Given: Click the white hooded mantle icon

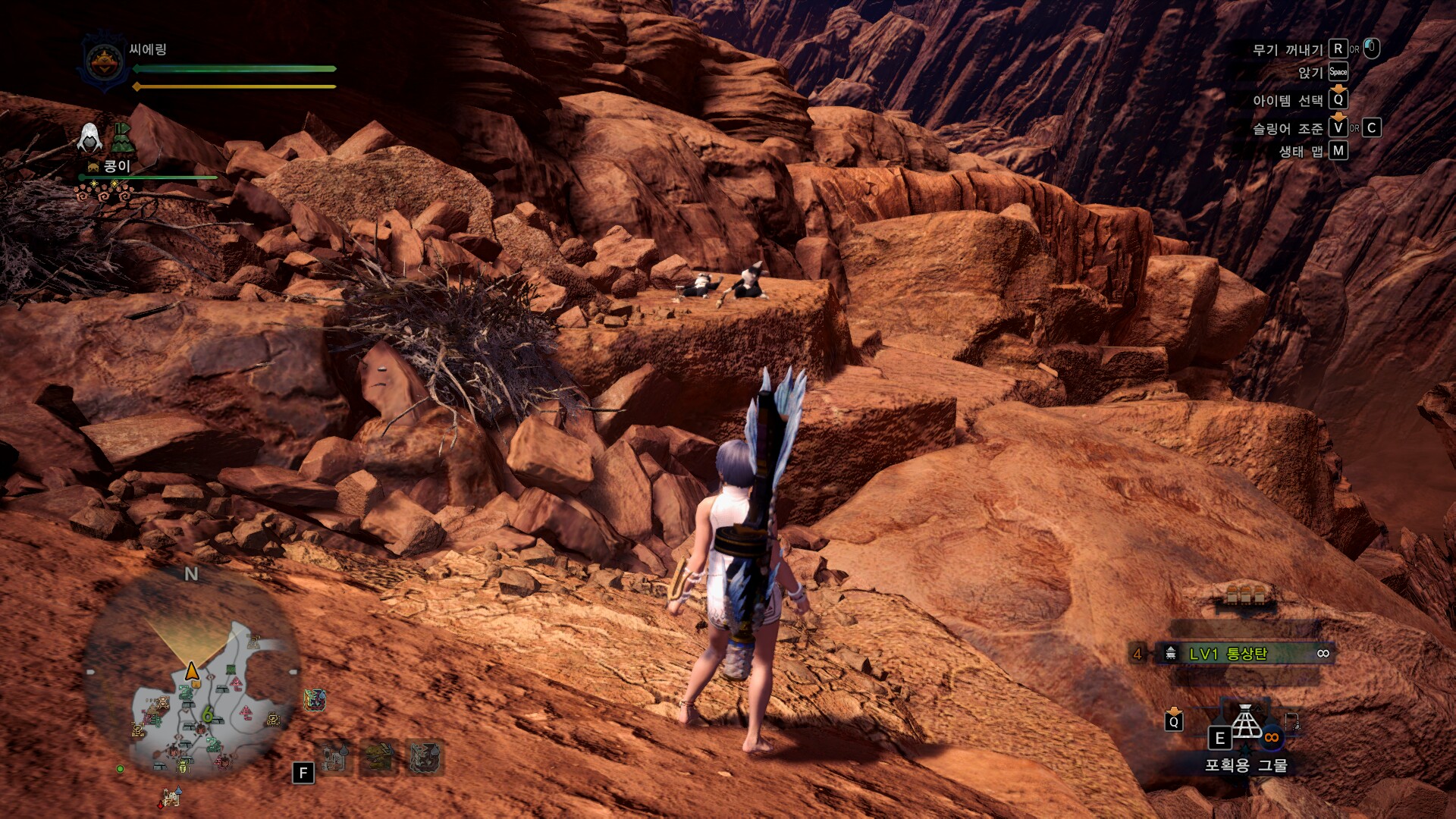Looking at the screenshot, I should tap(90, 138).
